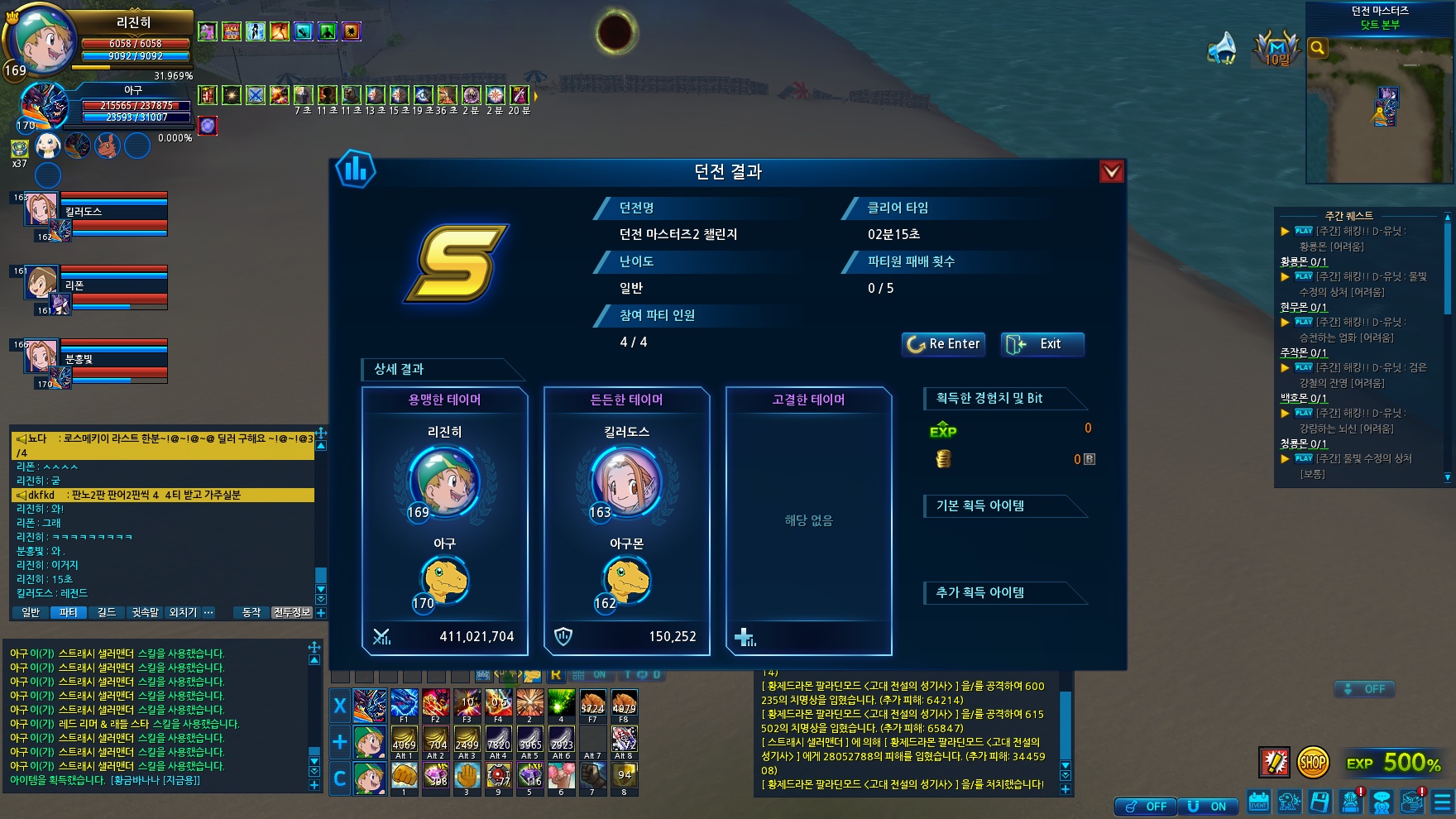Viewport: 1456px width, 819px height.
Task: Open the calendar event icon
Action: 1258,802
